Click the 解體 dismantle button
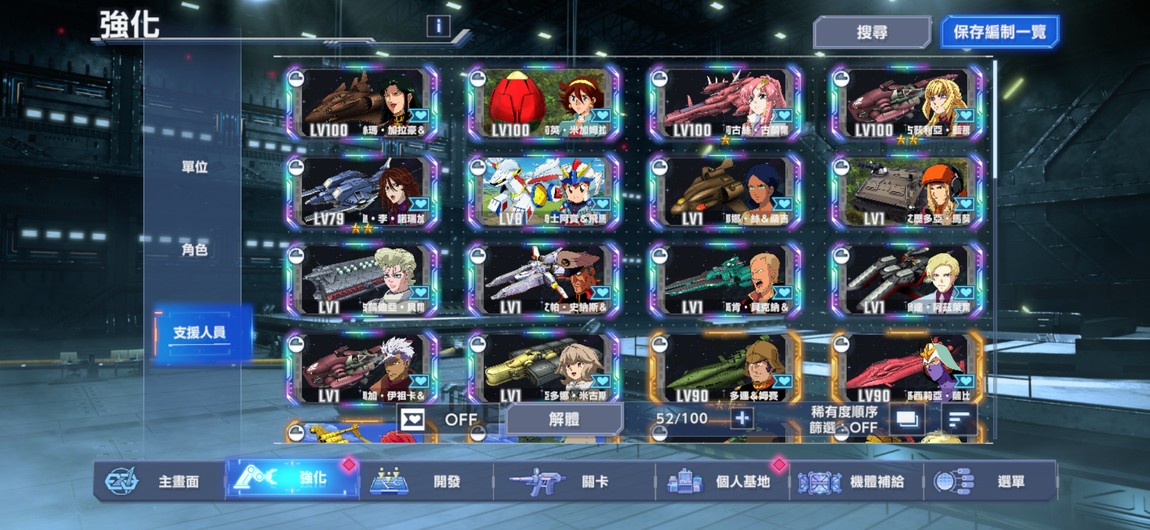The height and width of the screenshot is (530, 1150). click(x=564, y=419)
